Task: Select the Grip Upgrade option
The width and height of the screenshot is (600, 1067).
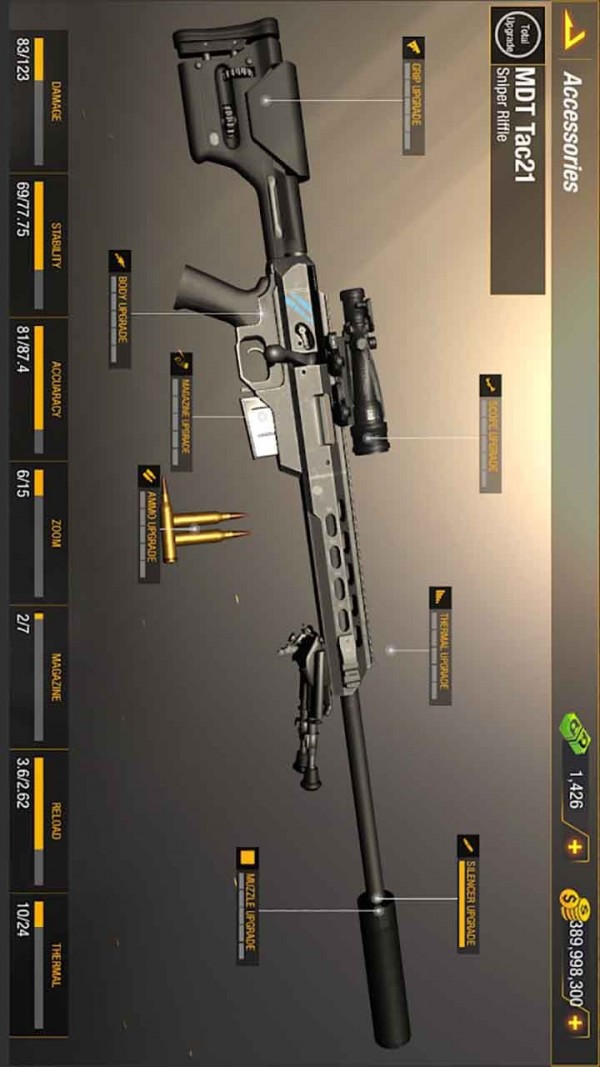Action: (x=413, y=95)
